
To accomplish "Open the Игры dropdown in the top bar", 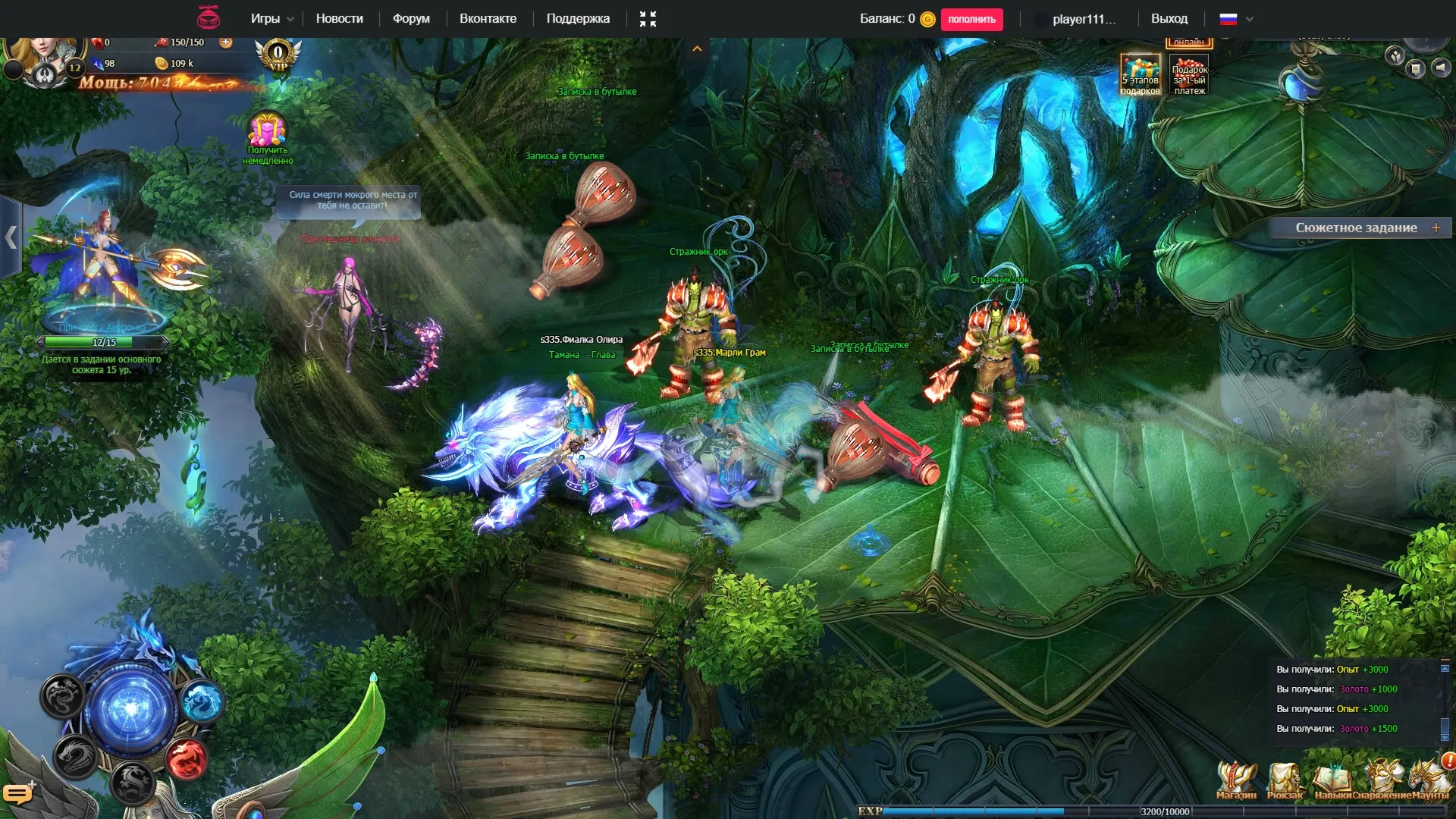I will click(x=271, y=19).
